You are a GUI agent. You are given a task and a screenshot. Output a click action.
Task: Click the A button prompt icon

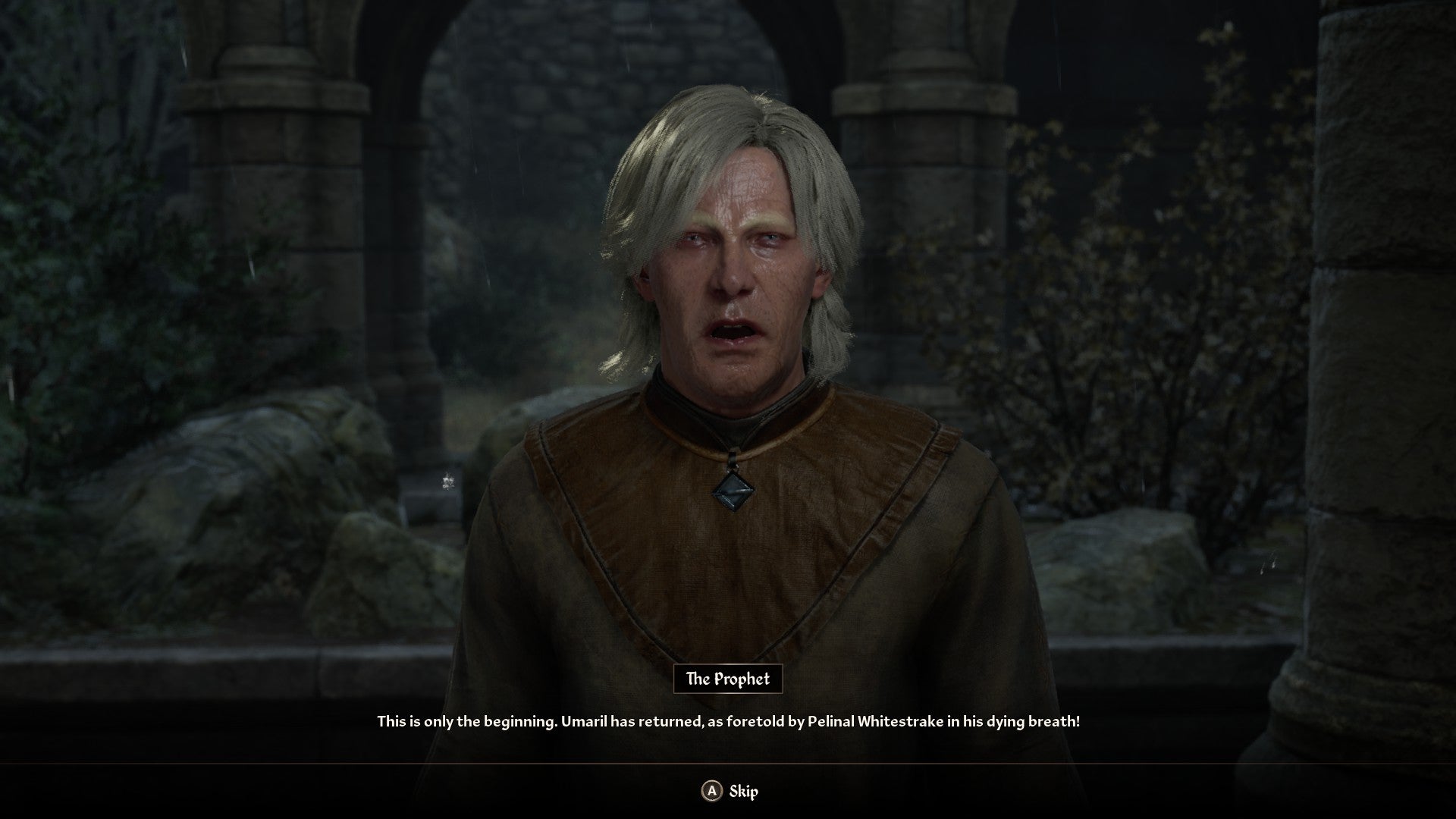[711, 791]
